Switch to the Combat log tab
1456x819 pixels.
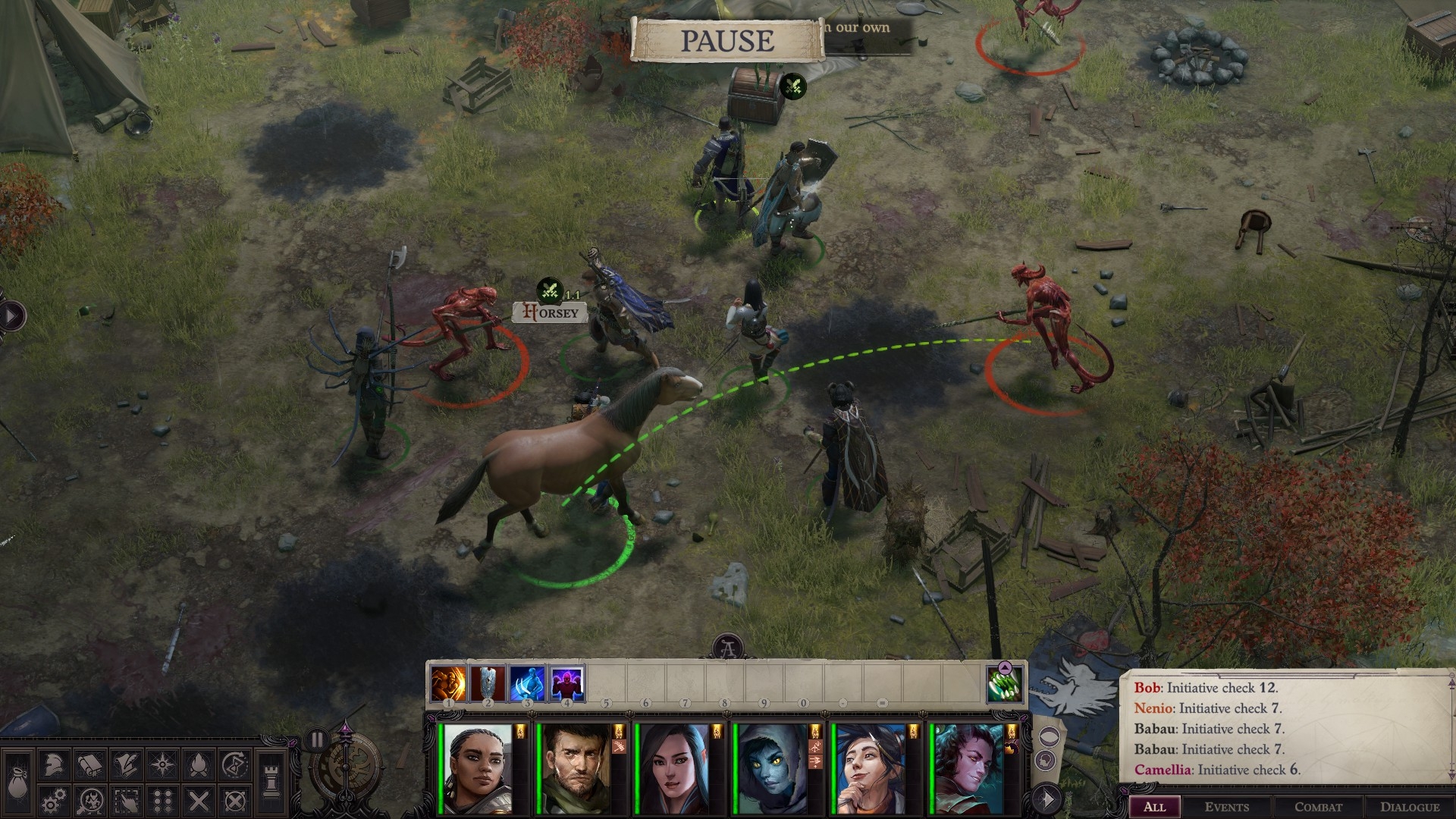click(x=1318, y=807)
